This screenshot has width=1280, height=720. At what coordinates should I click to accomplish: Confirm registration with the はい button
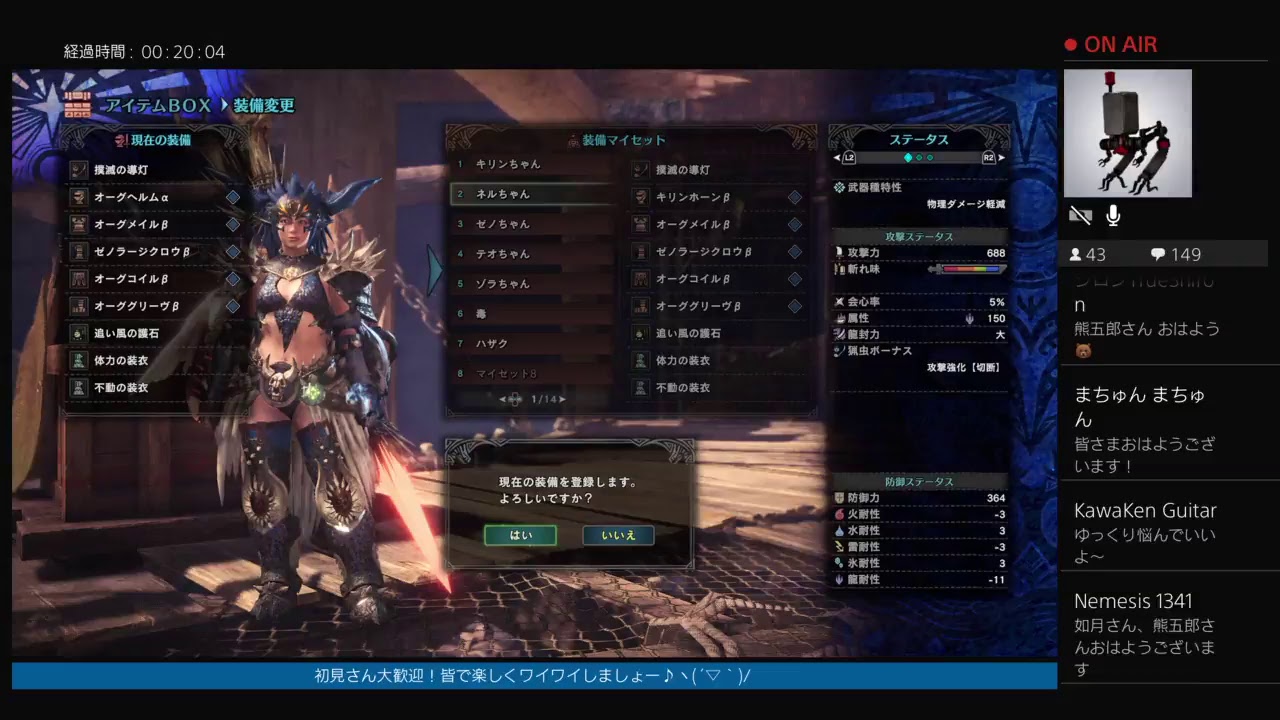520,535
